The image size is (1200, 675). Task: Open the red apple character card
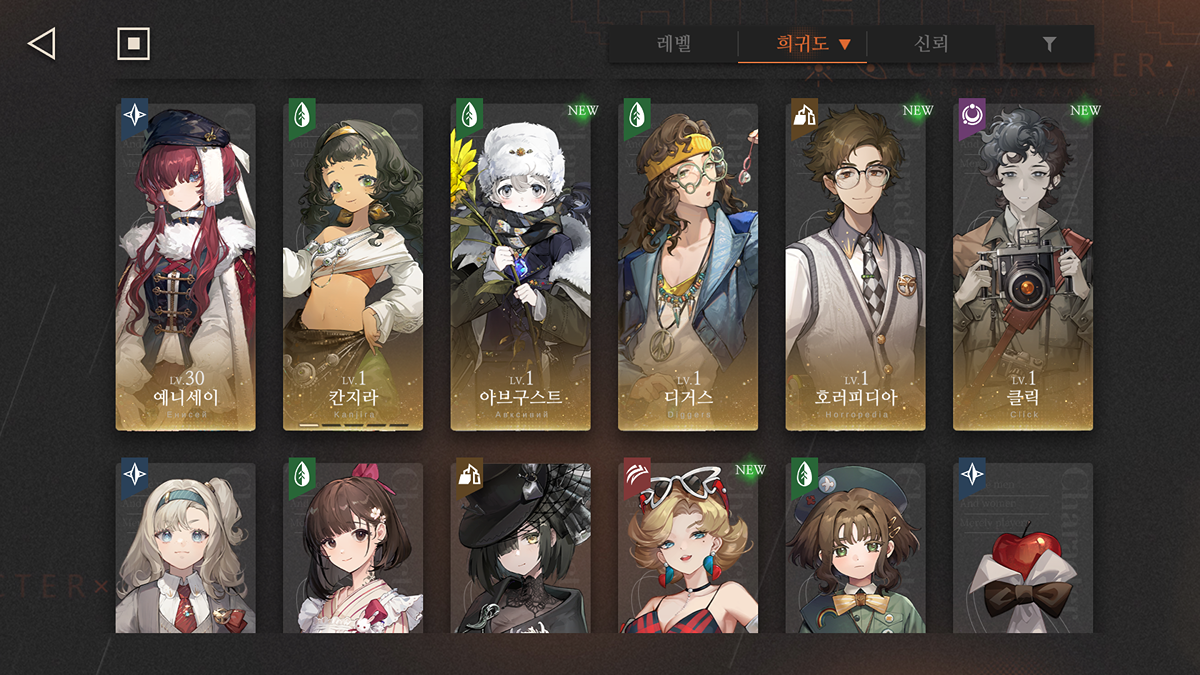1023,548
